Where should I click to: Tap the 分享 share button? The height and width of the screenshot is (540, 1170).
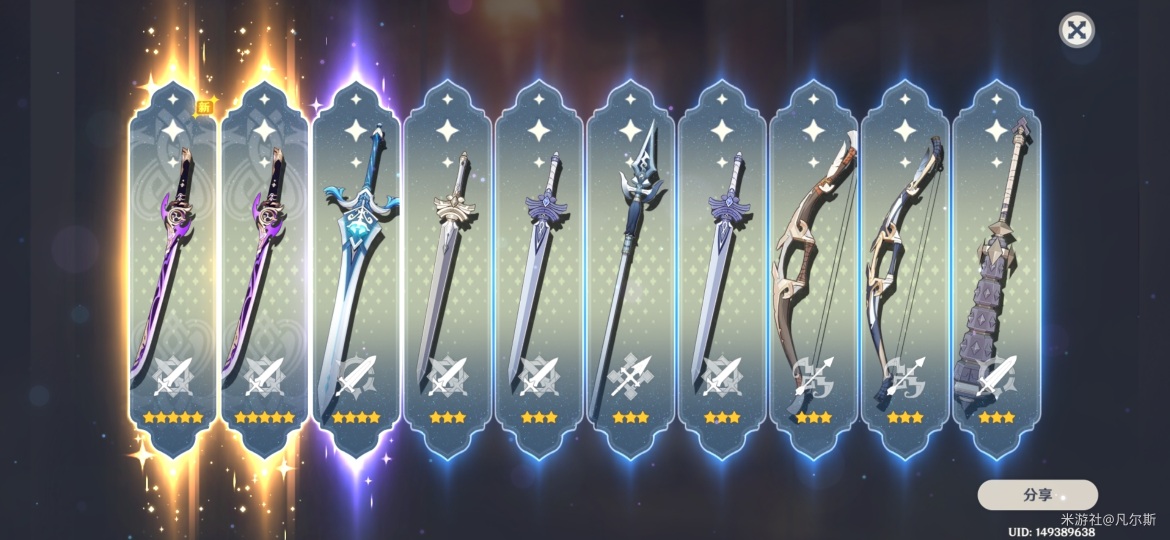point(1037,495)
